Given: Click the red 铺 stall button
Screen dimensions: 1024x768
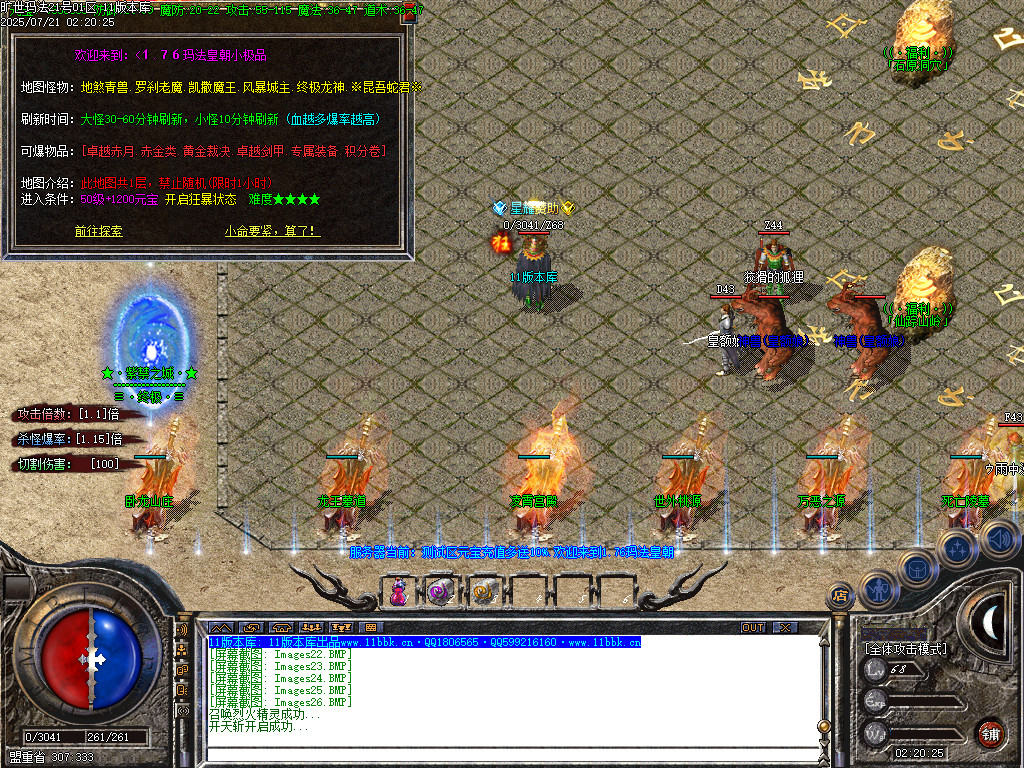Looking at the screenshot, I should click(x=990, y=733).
